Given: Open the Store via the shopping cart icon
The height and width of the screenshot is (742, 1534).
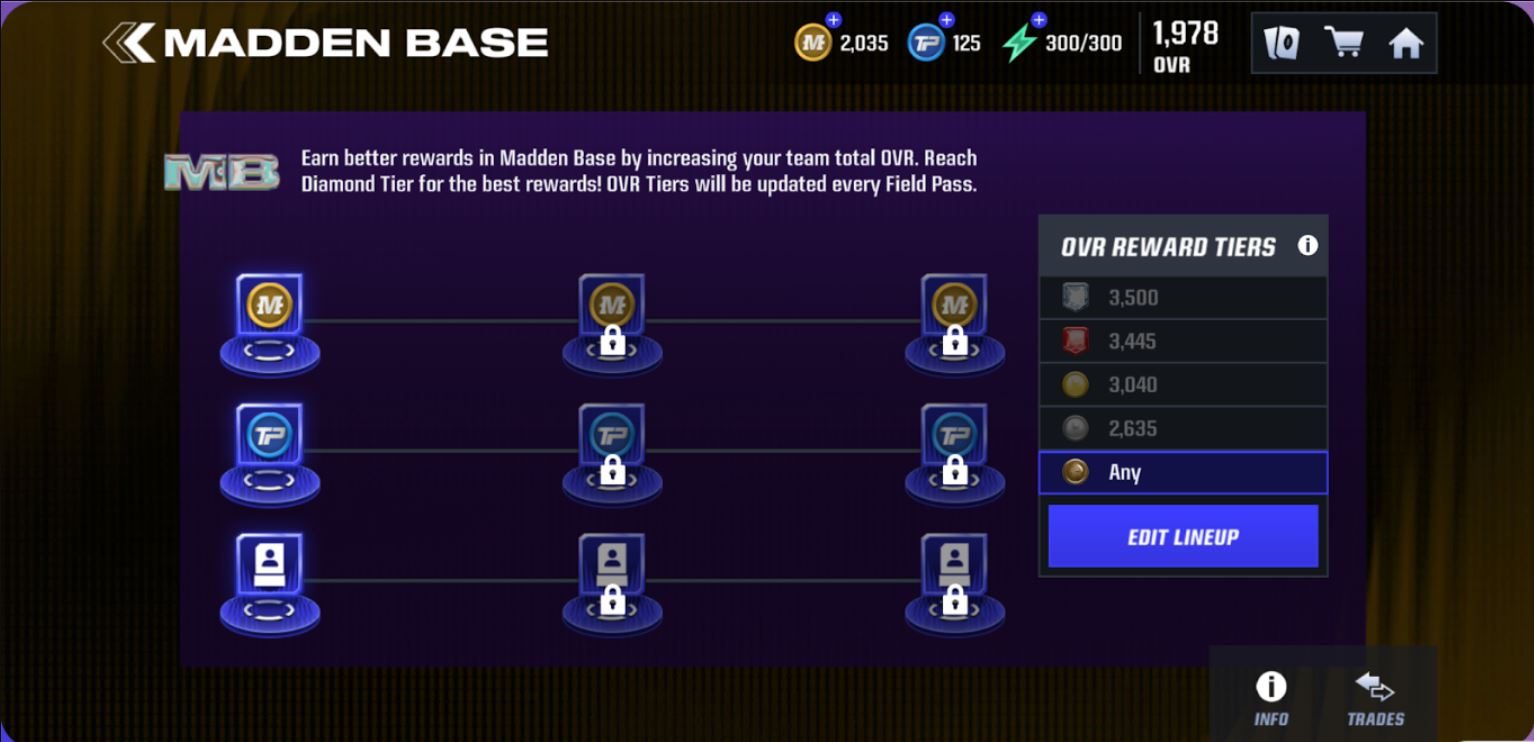Looking at the screenshot, I should [x=1344, y=43].
